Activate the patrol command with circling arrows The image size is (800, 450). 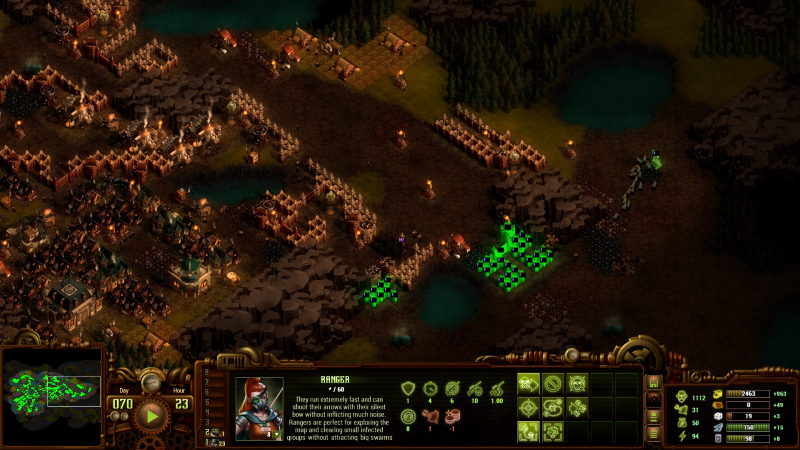553,408
